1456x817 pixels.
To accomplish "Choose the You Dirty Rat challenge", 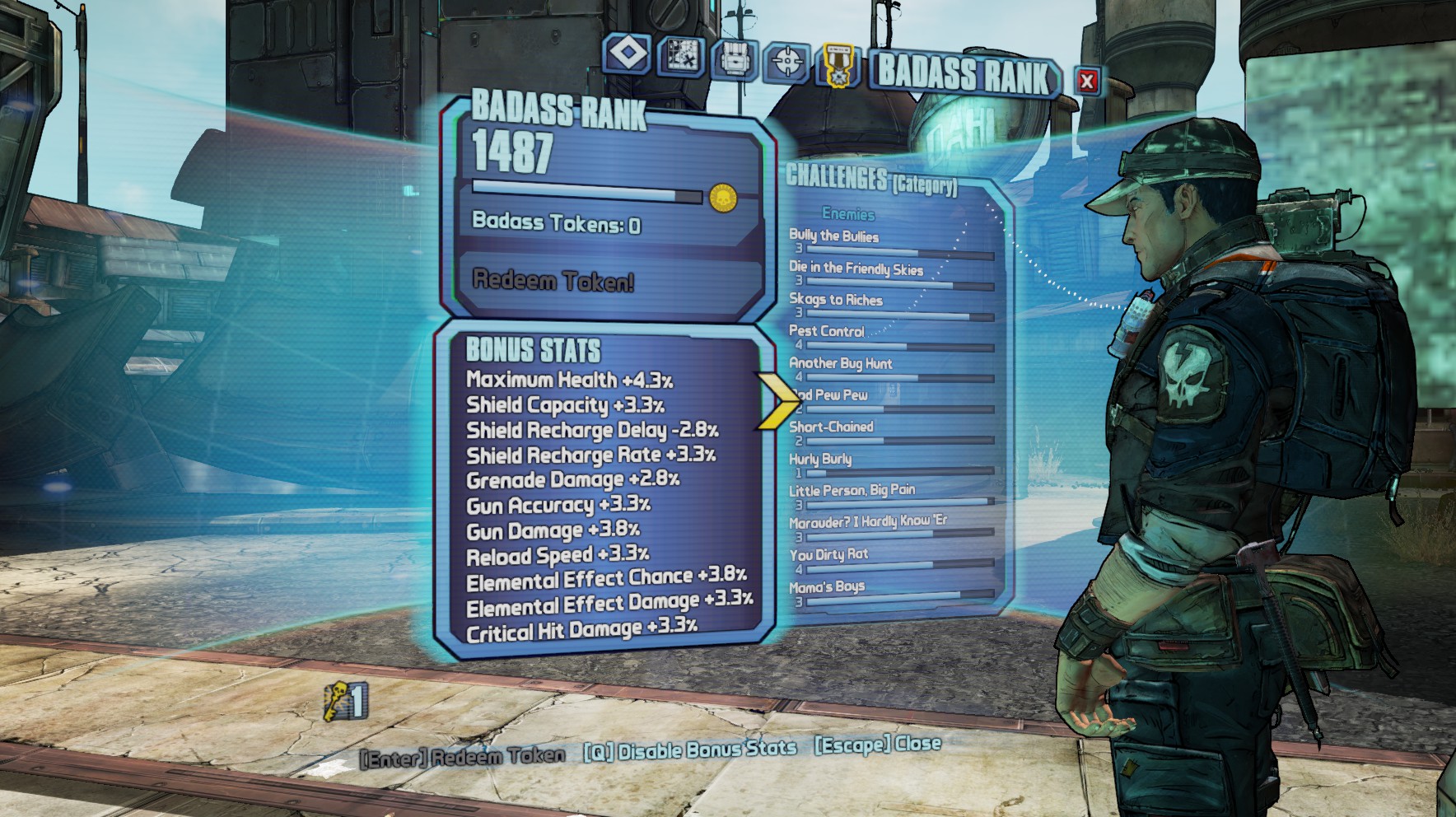I will 828,554.
